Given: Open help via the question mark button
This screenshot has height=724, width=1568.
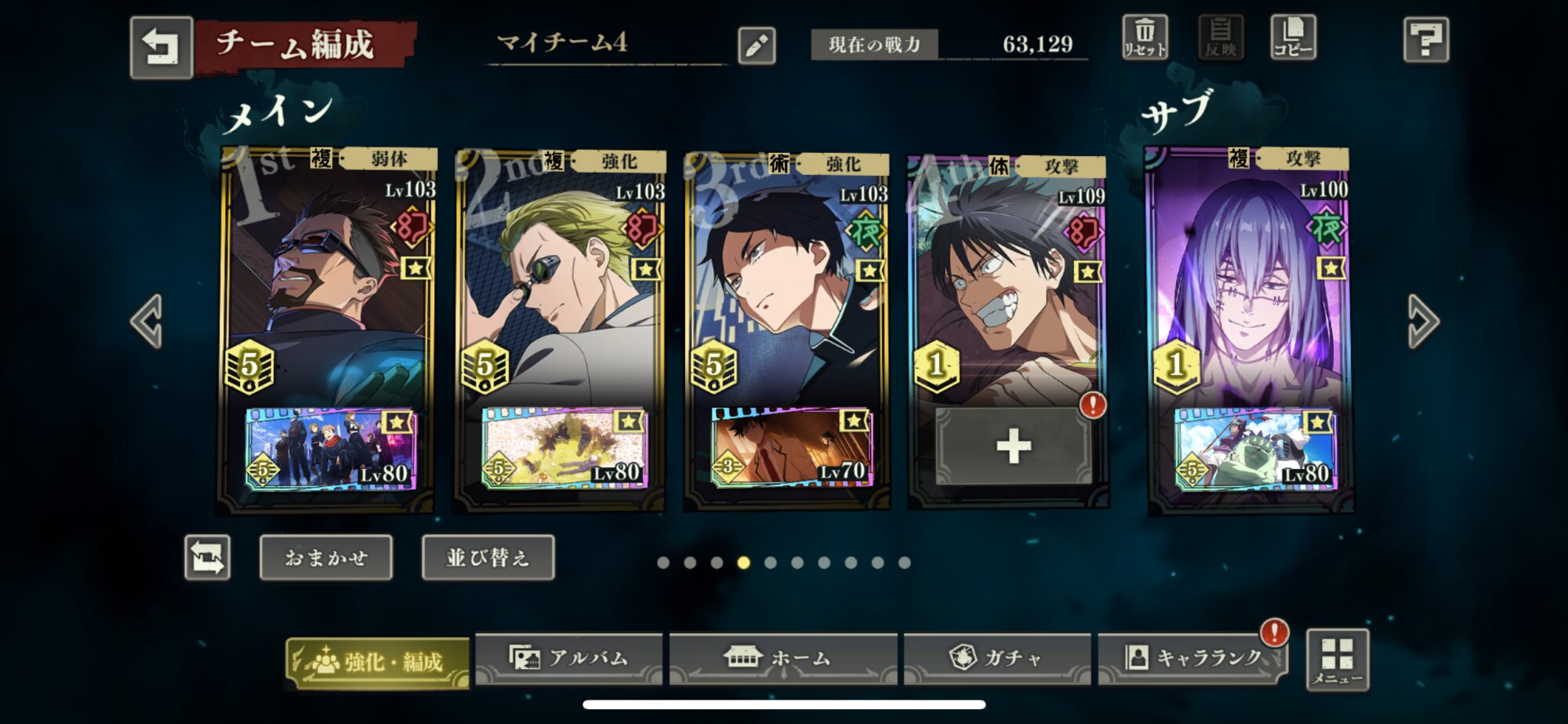Looking at the screenshot, I should click(x=1425, y=39).
